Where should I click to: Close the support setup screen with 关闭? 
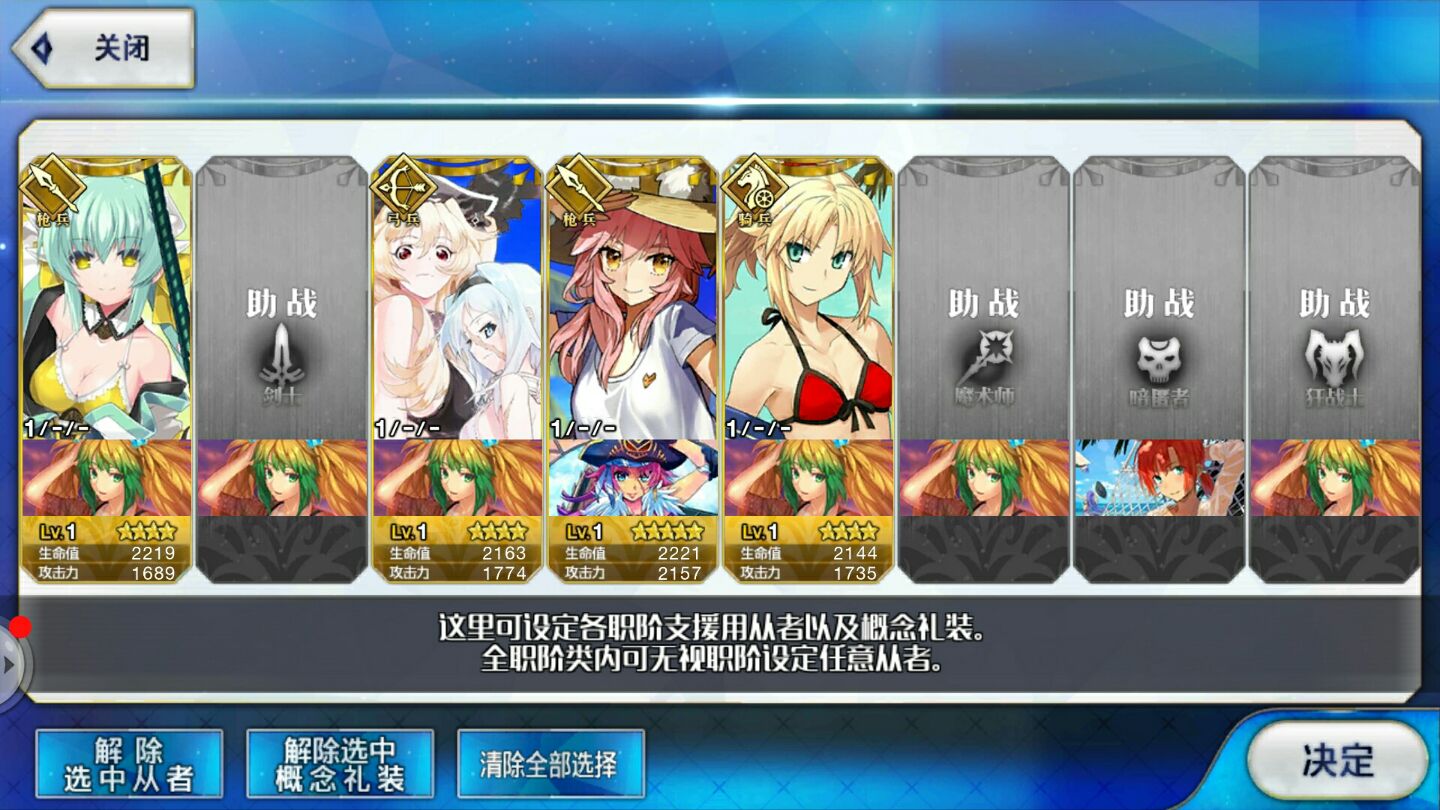point(101,49)
